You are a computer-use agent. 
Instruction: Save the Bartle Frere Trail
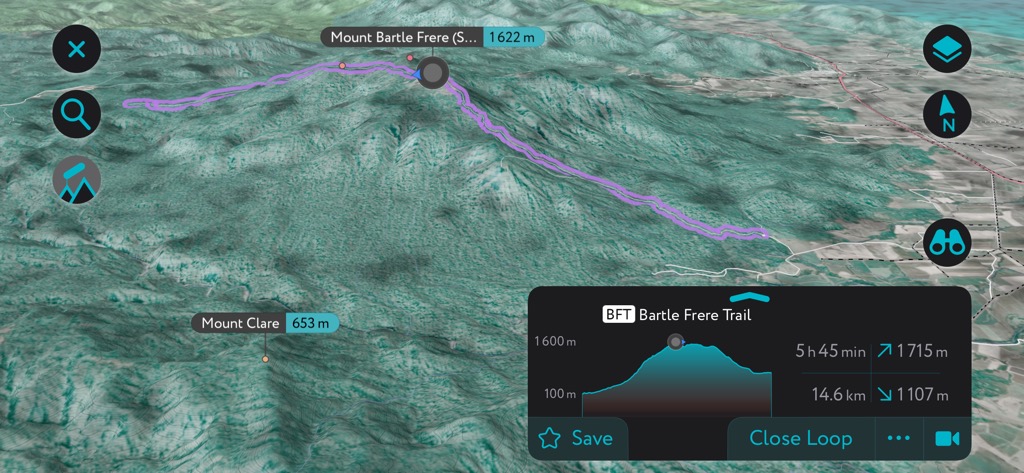[577, 438]
